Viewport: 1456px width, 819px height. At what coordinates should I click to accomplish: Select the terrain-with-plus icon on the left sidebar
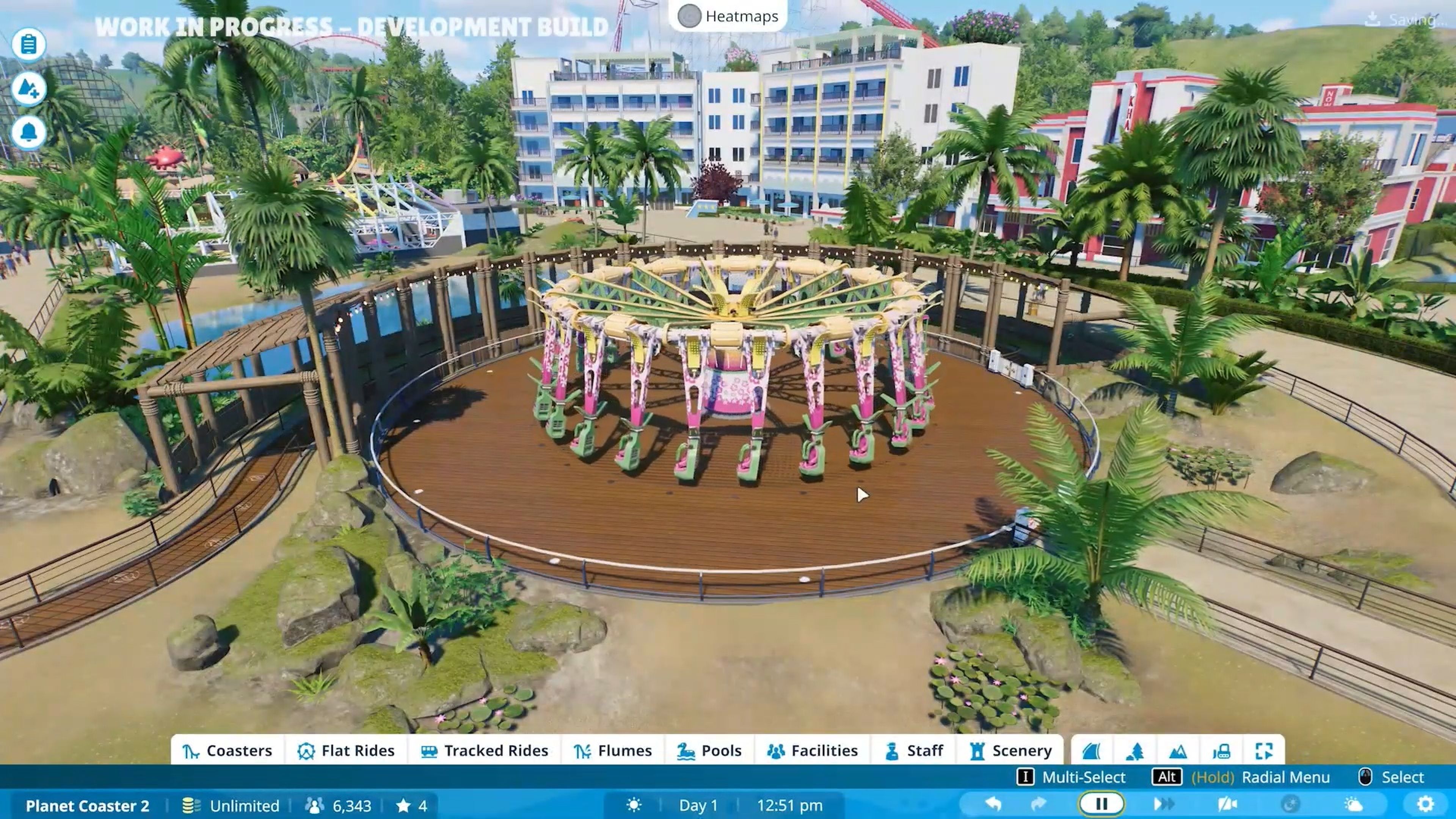30,88
